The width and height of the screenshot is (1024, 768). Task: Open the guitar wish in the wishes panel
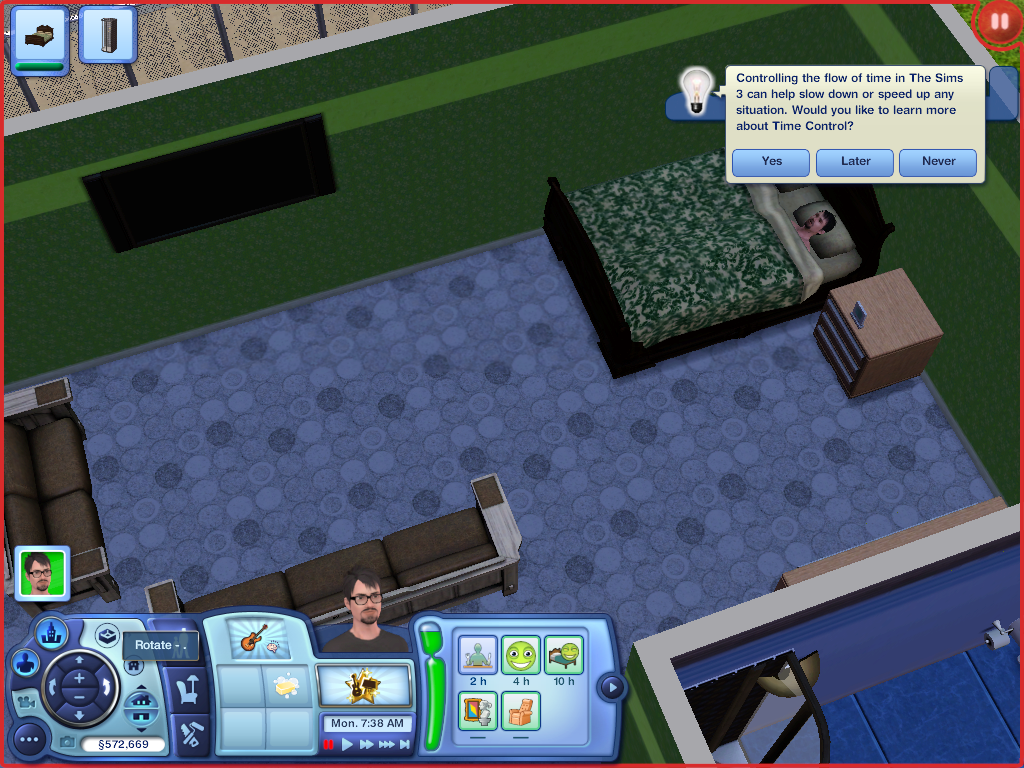pyautogui.click(x=253, y=637)
